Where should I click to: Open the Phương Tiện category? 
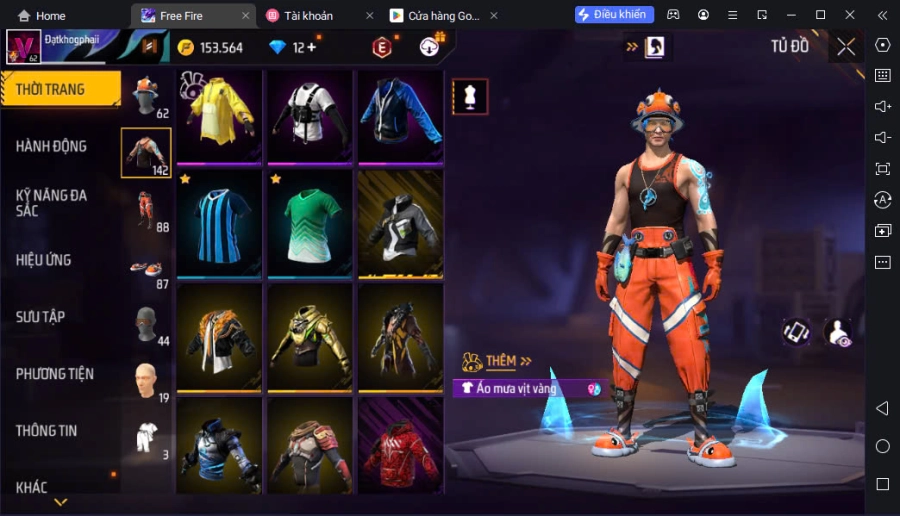click(55, 374)
